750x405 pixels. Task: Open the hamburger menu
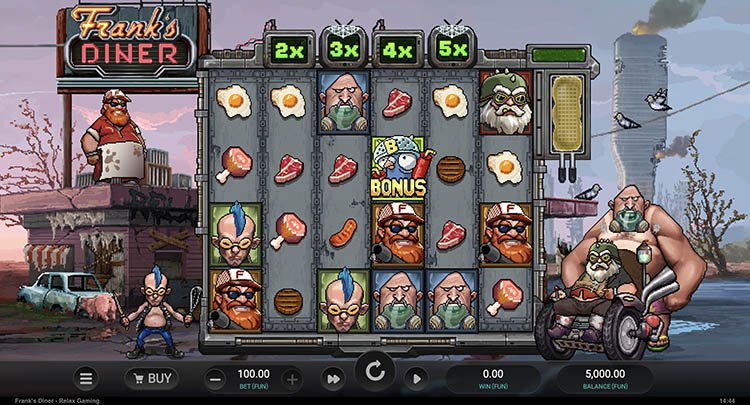(86, 379)
